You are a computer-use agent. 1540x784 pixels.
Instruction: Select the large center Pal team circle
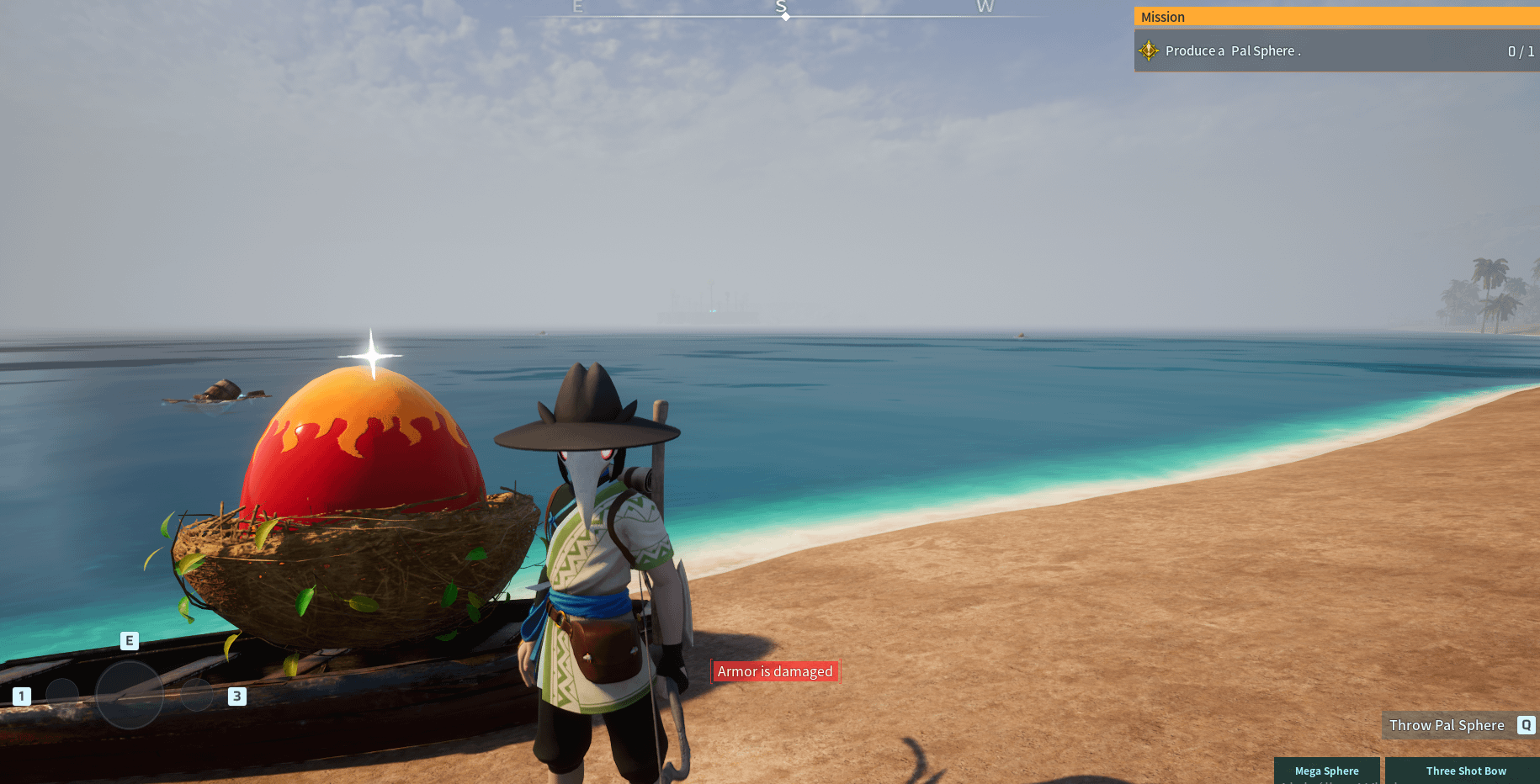[130, 694]
